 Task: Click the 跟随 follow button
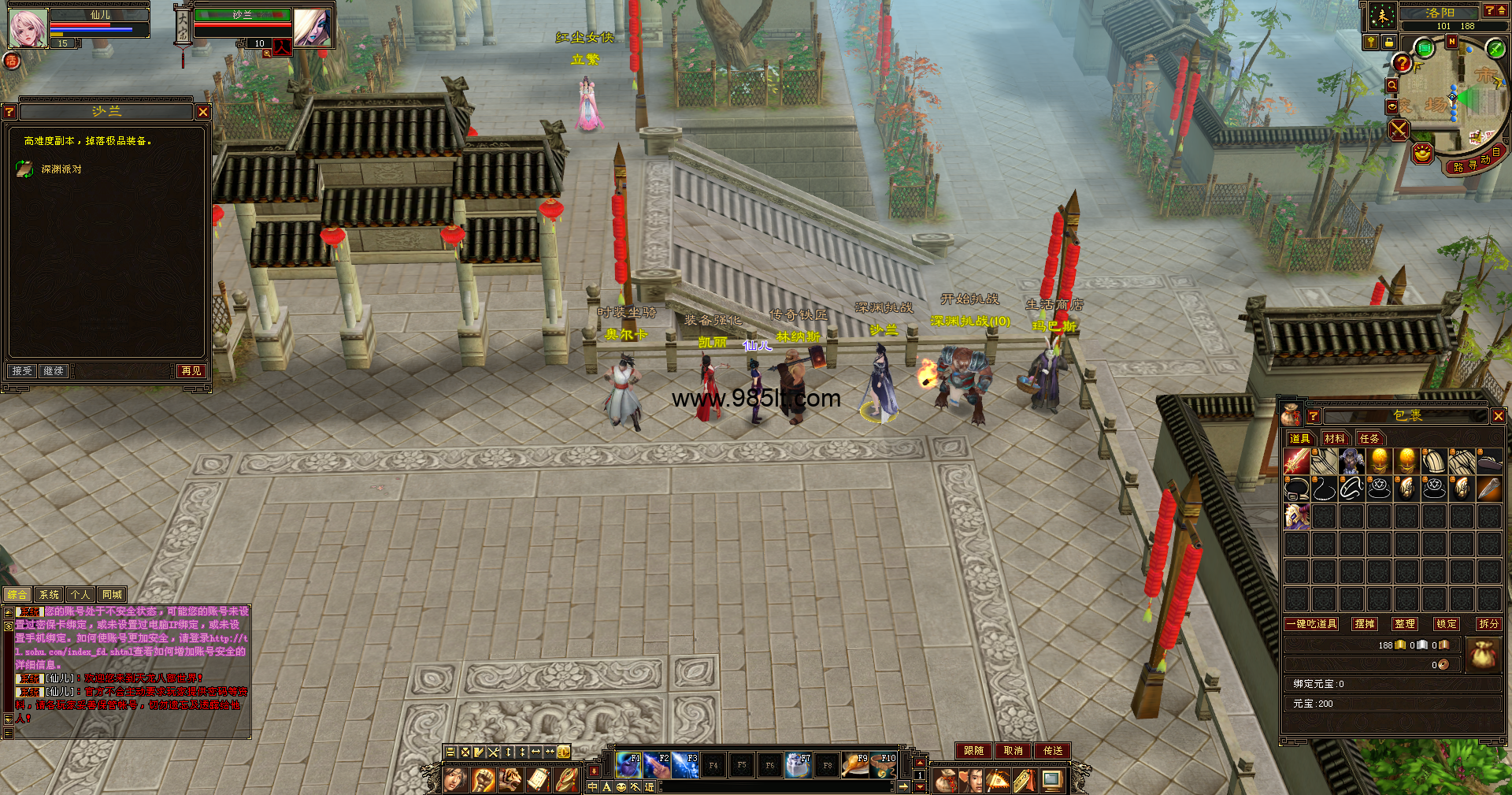pos(973,751)
